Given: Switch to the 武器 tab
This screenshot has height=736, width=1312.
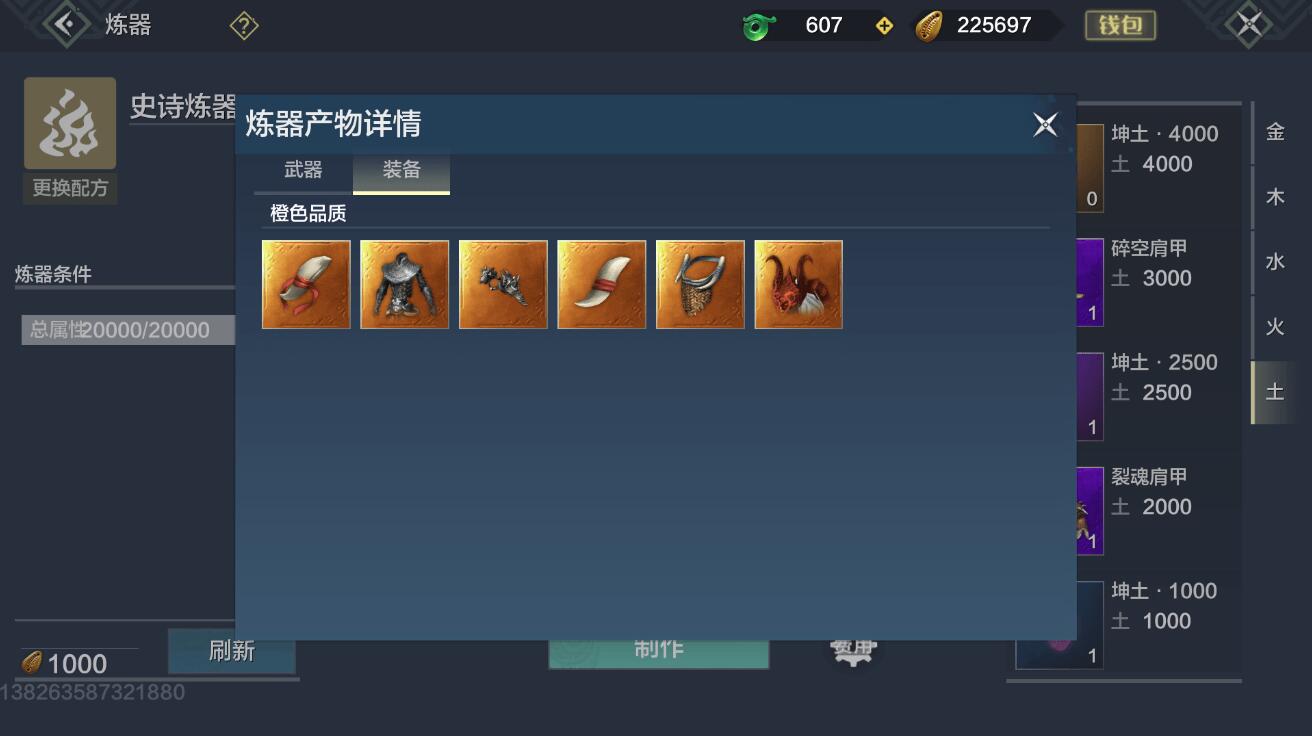Looking at the screenshot, I should [301, 170].
